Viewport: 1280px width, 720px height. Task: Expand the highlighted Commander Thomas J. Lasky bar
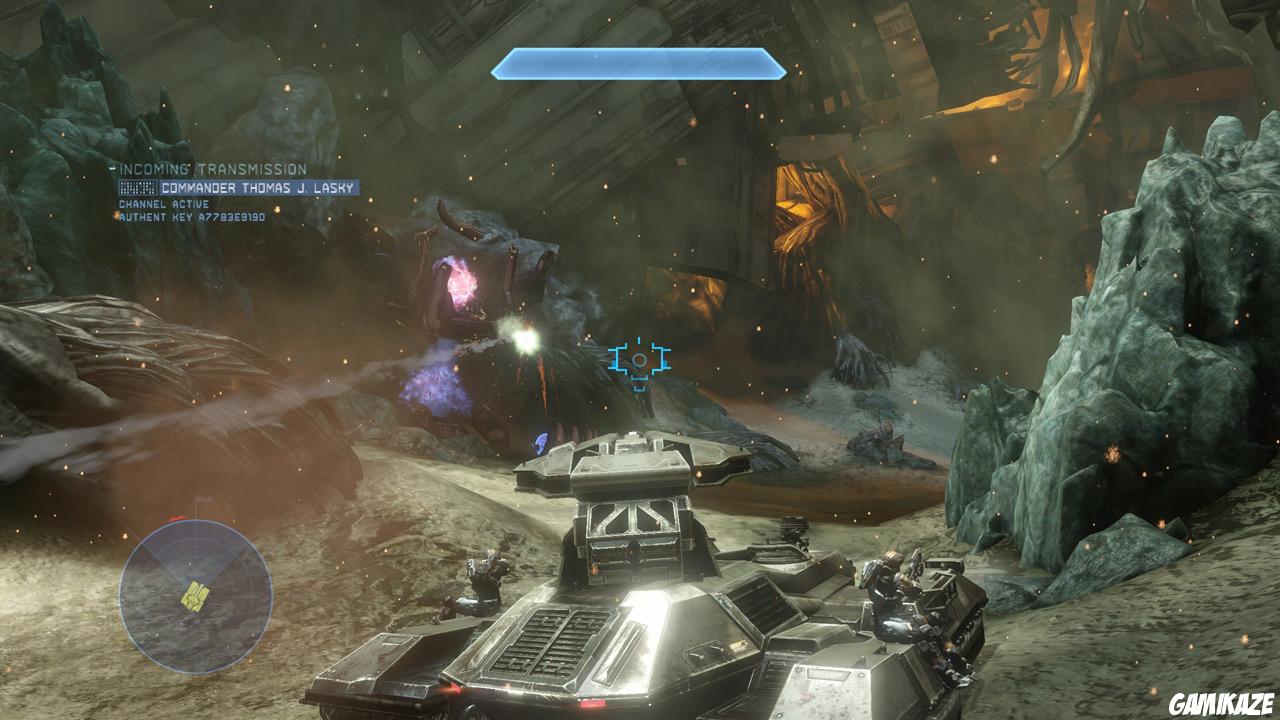[x=240, y=186]
